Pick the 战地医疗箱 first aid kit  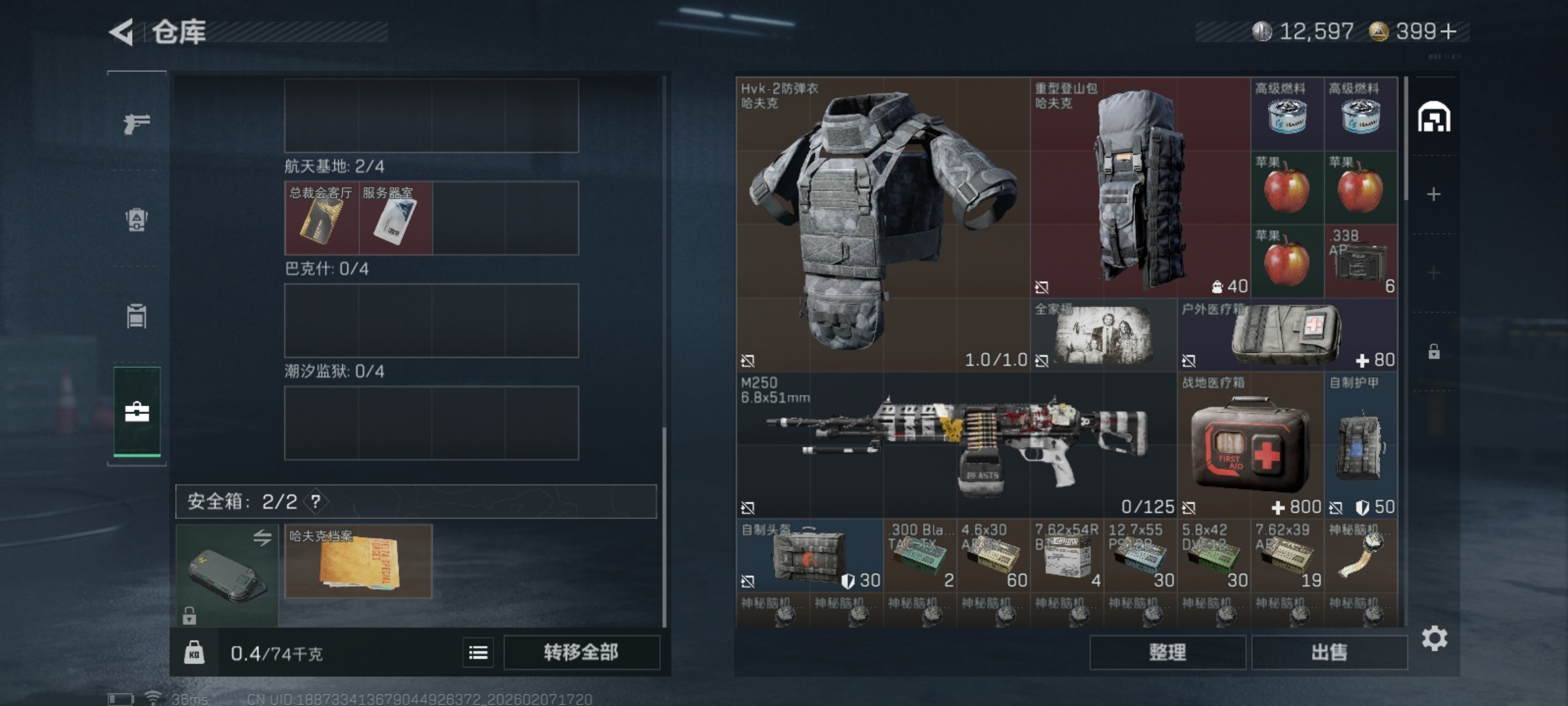point(1250,445)
